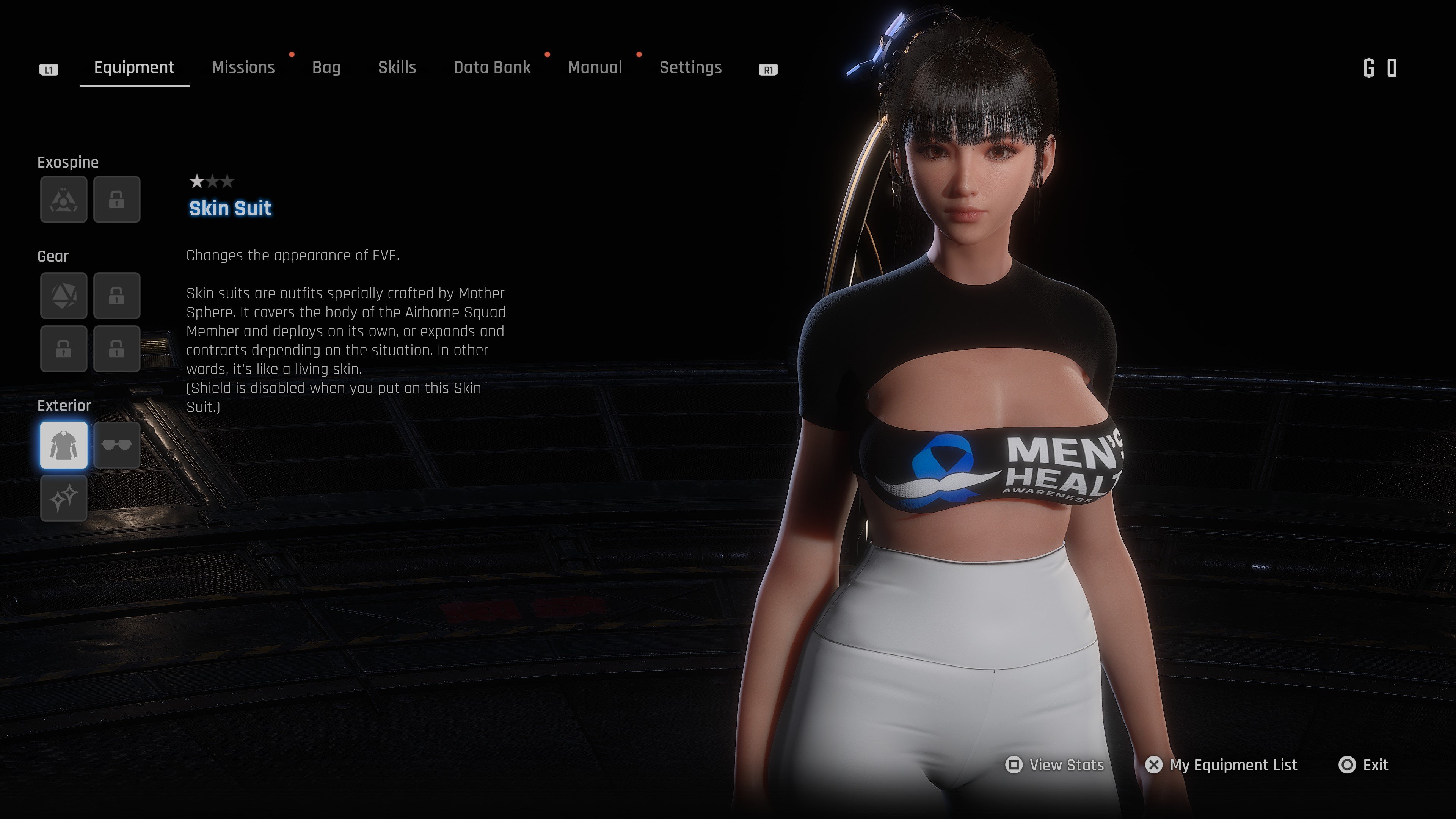The height and width of the screenshot is (819, 1456).
Task: Open View Stats
Action: pos(1055,765)
